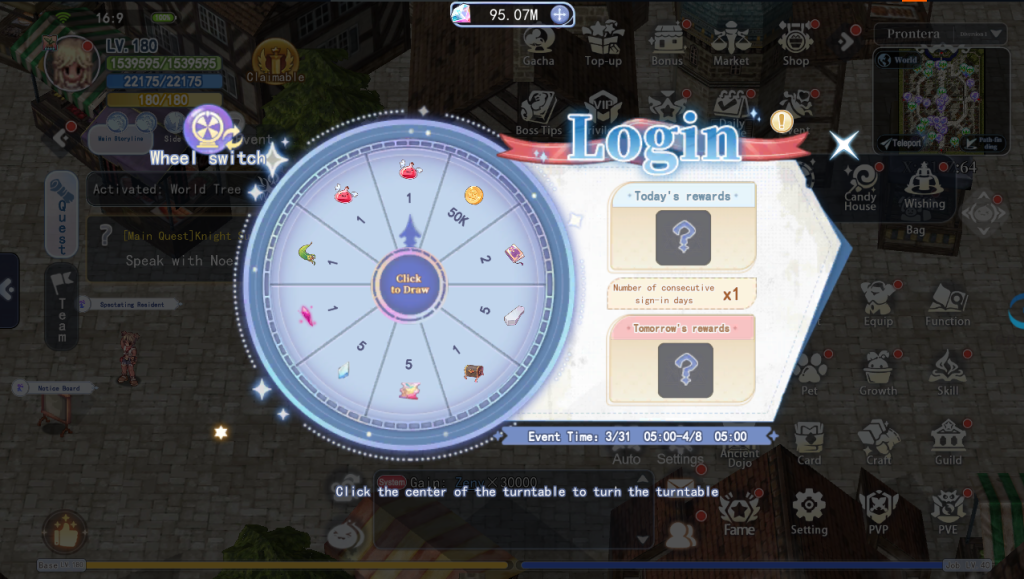Close the Login popup with the X
Screen dimensions: 1024x579
844,145
